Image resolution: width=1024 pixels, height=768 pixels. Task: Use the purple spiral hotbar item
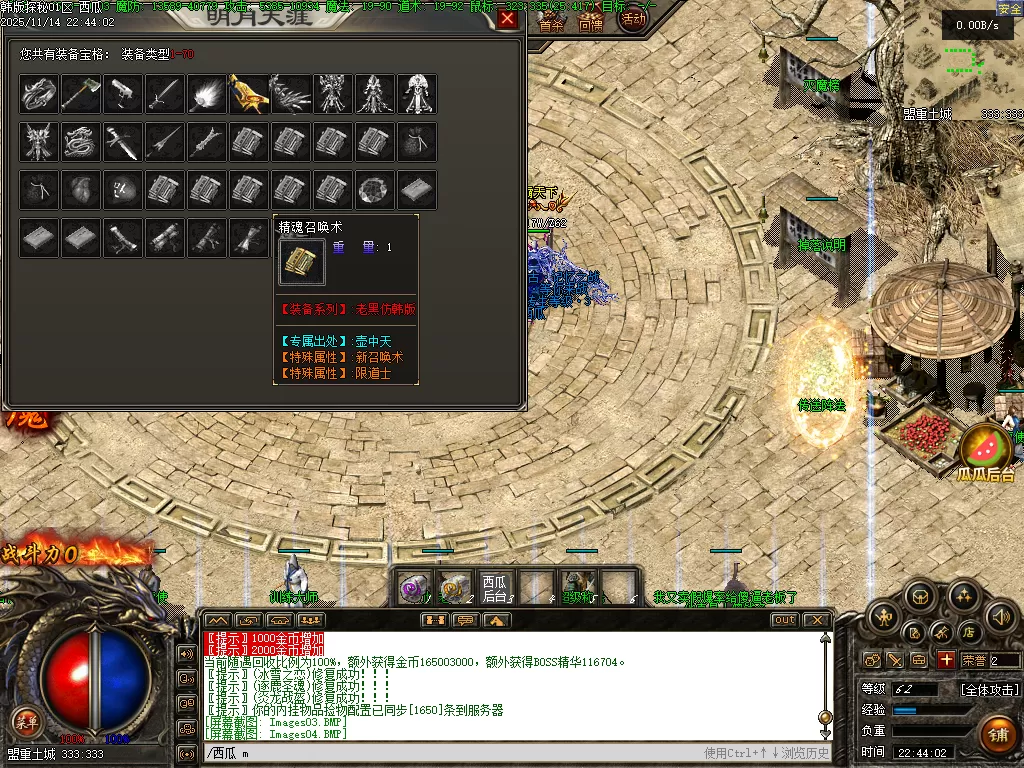[x=414, y=588]
